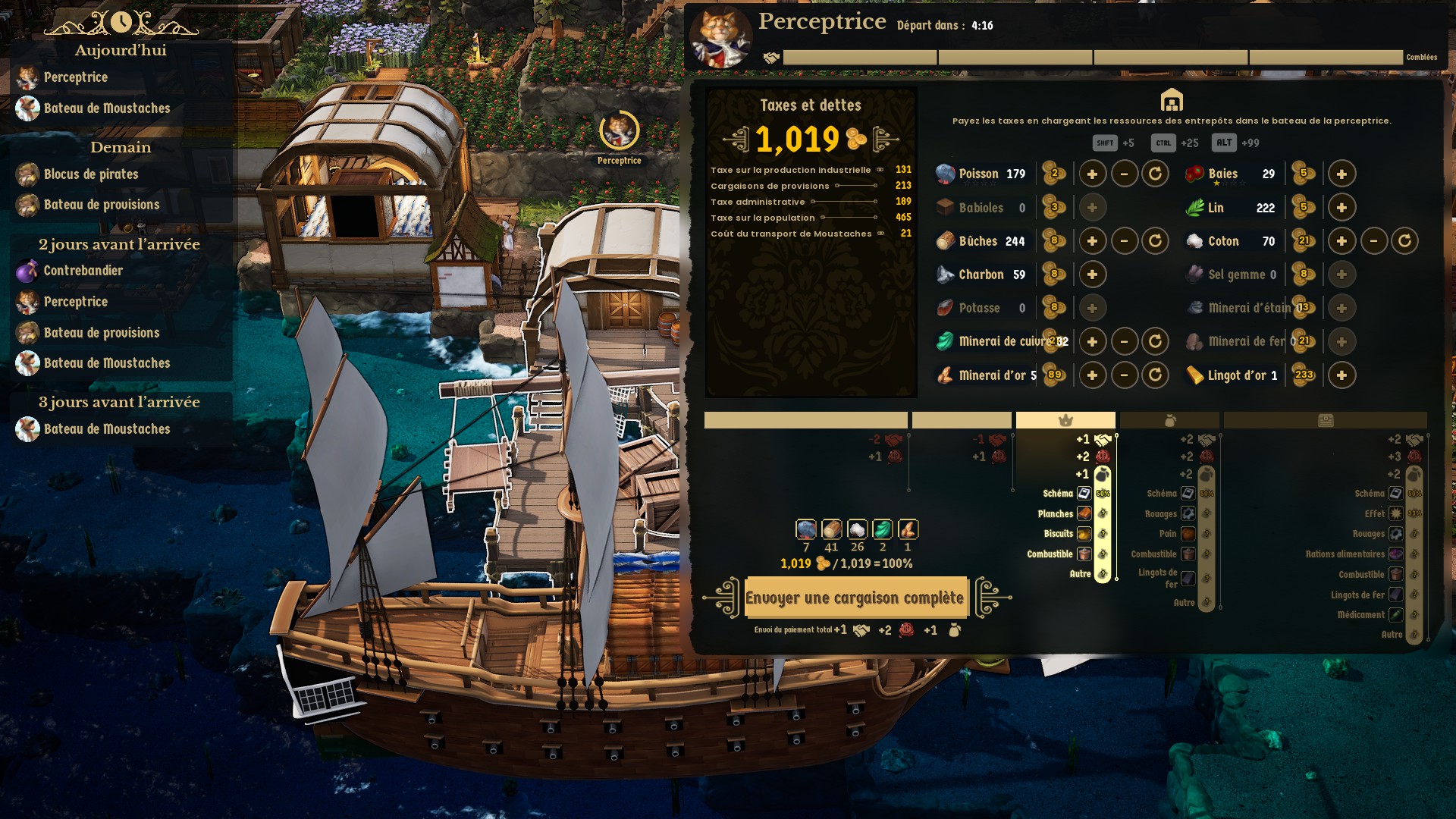Select the crown reward tier tab
The height and width of the screenshot is (819, 1456).
coord(1065,420)
